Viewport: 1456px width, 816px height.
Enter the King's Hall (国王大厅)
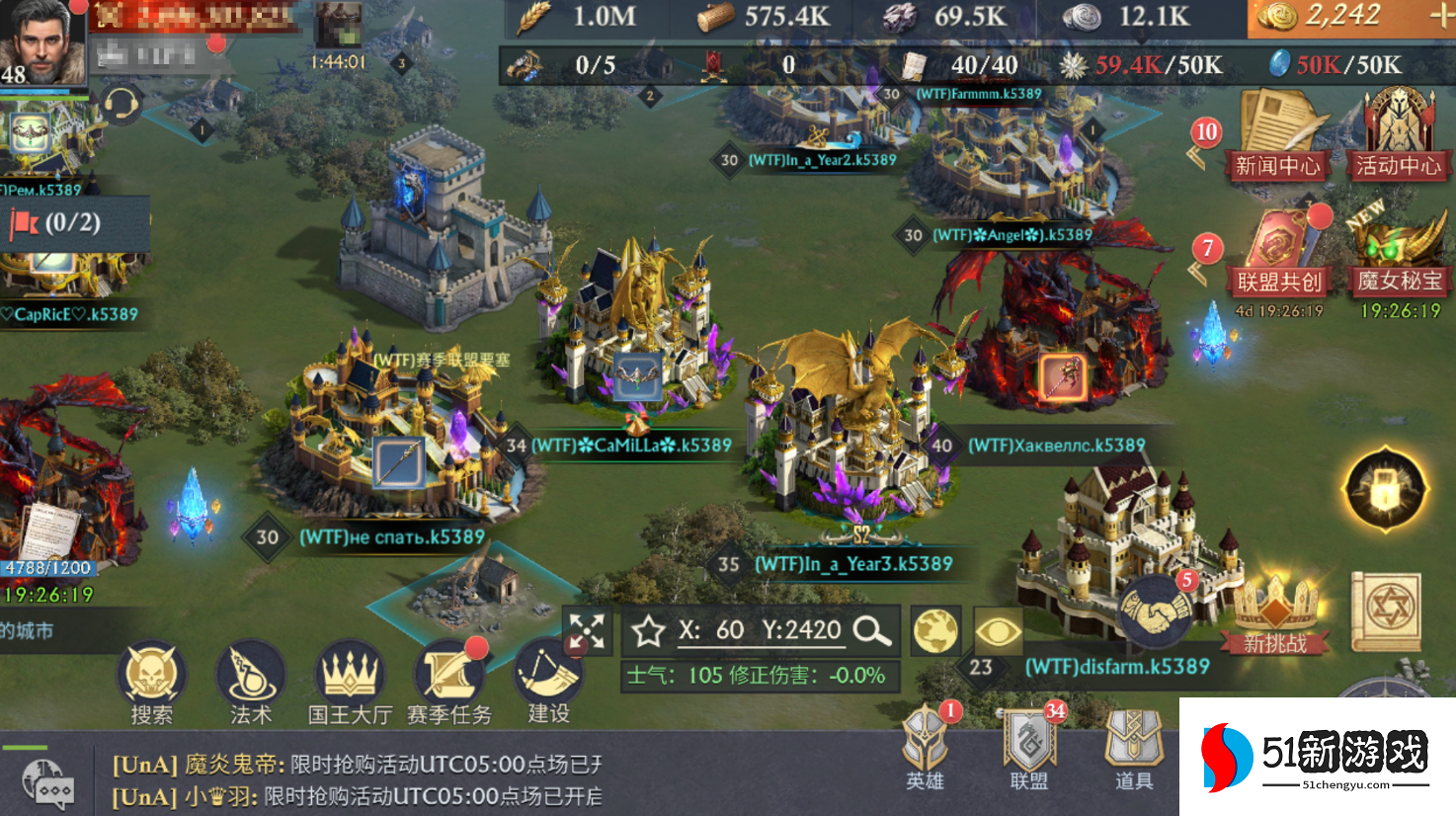[x=349, y=678]
